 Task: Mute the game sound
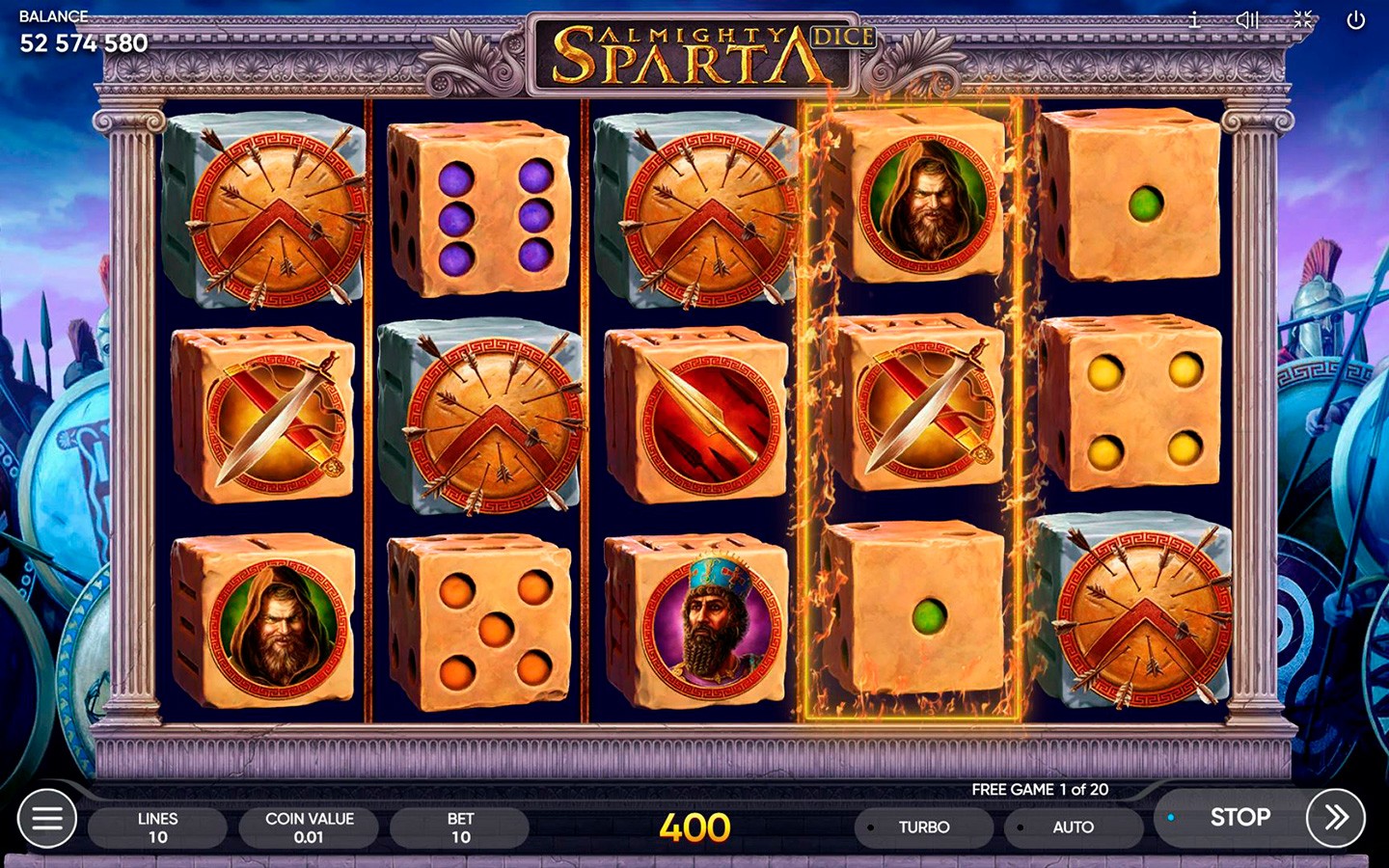(1247, 20)
